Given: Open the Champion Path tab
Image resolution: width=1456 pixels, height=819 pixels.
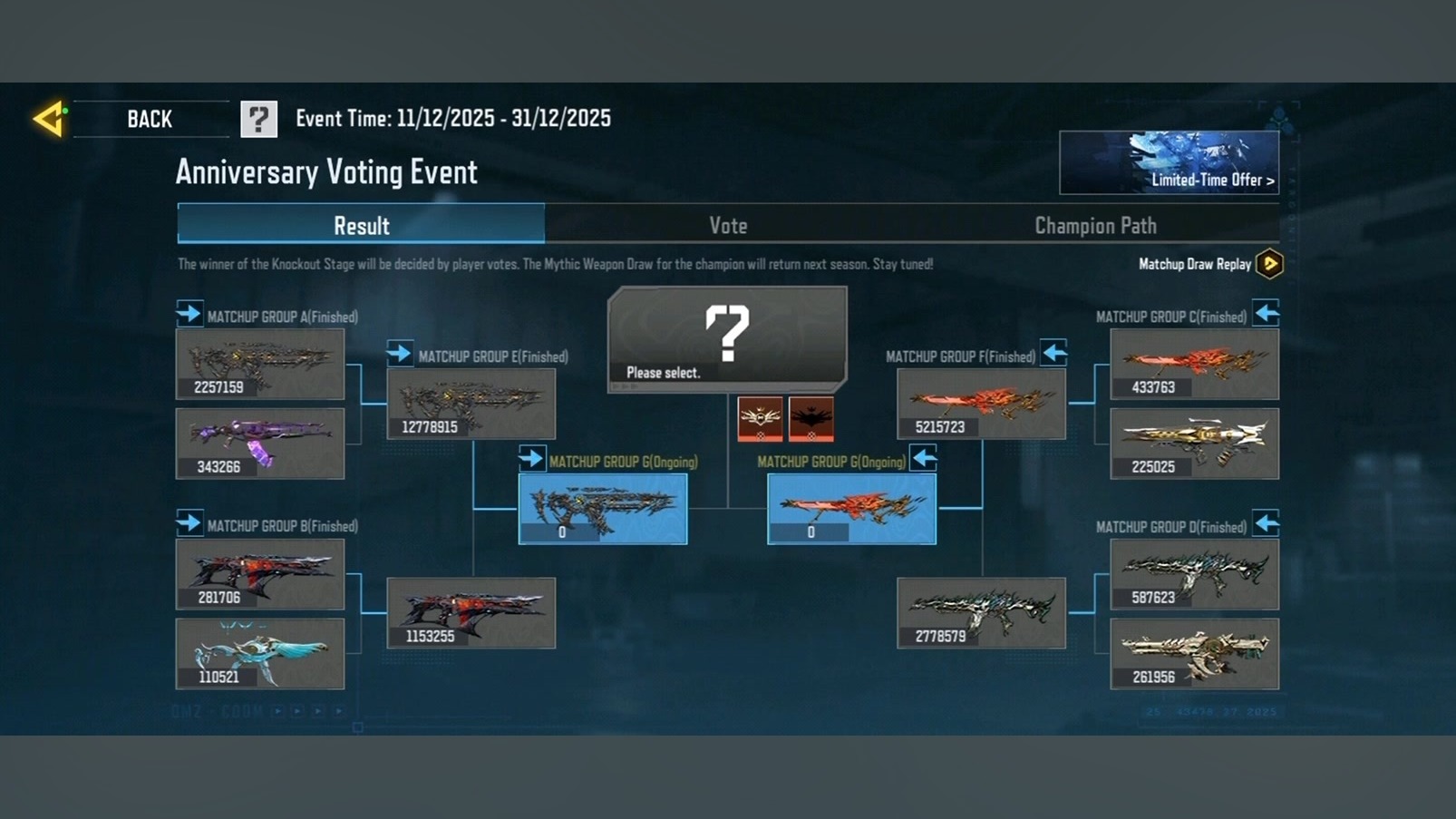Looking at the screenshot, I should click(x=1095, y=225).
